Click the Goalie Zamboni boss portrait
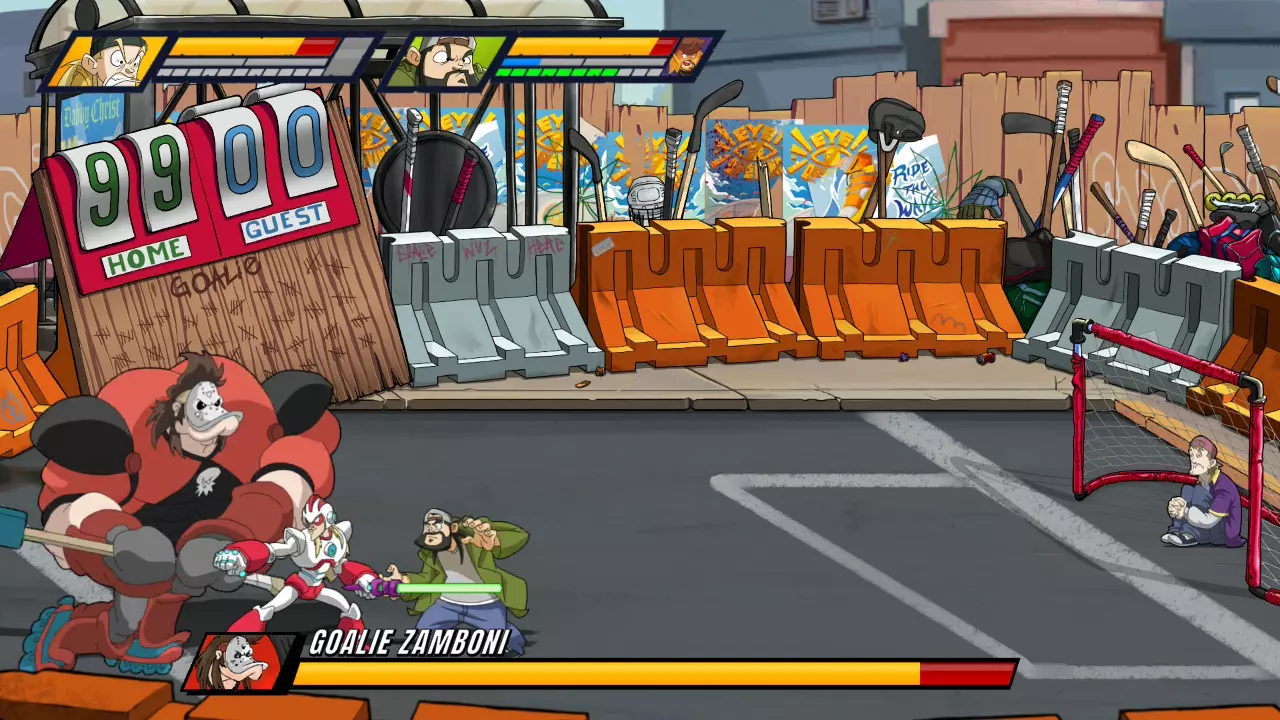The image size is (1280, 720). click(x=240, y=663)
